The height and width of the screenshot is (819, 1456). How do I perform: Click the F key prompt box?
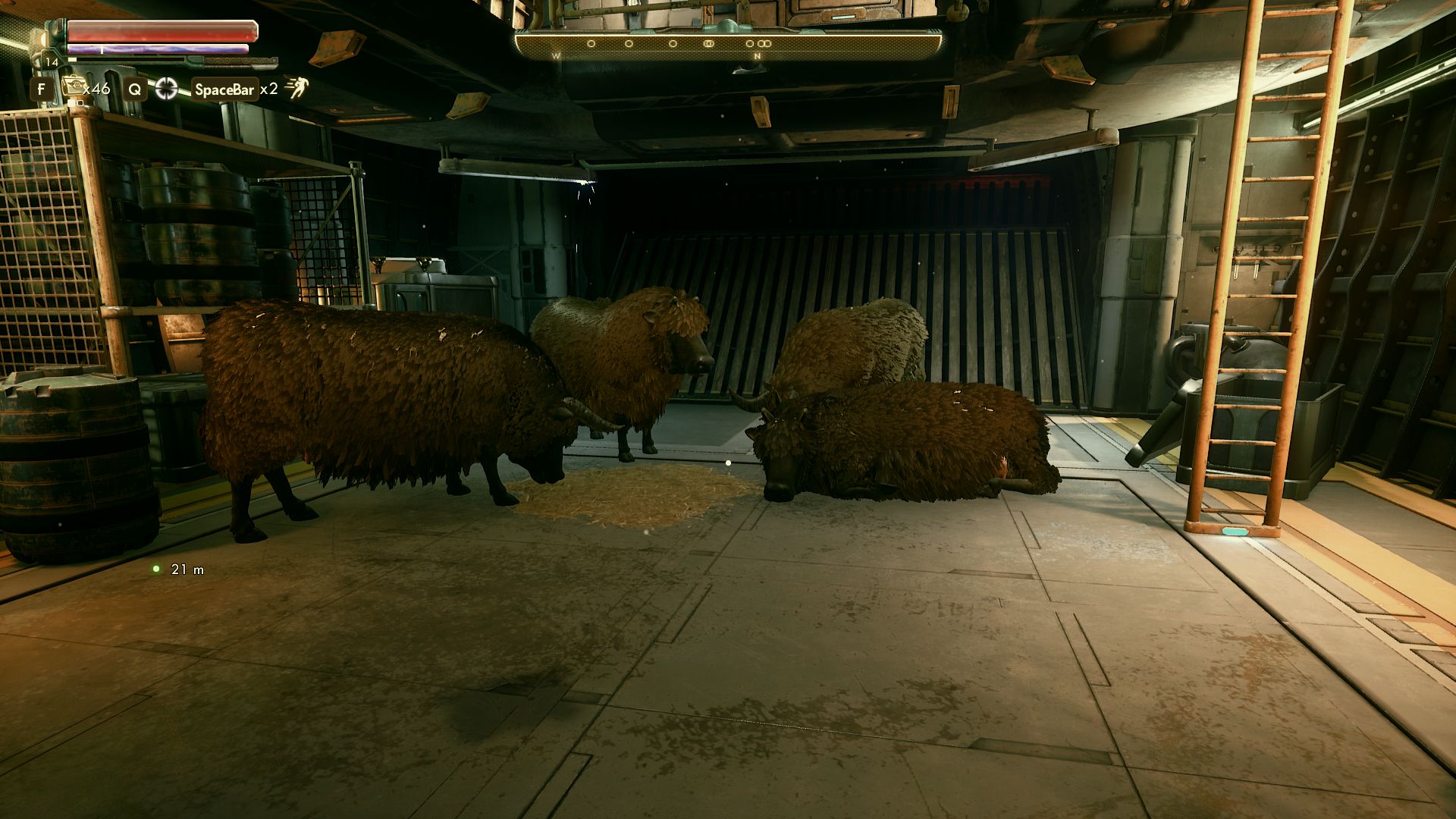(x=43, y=89)
